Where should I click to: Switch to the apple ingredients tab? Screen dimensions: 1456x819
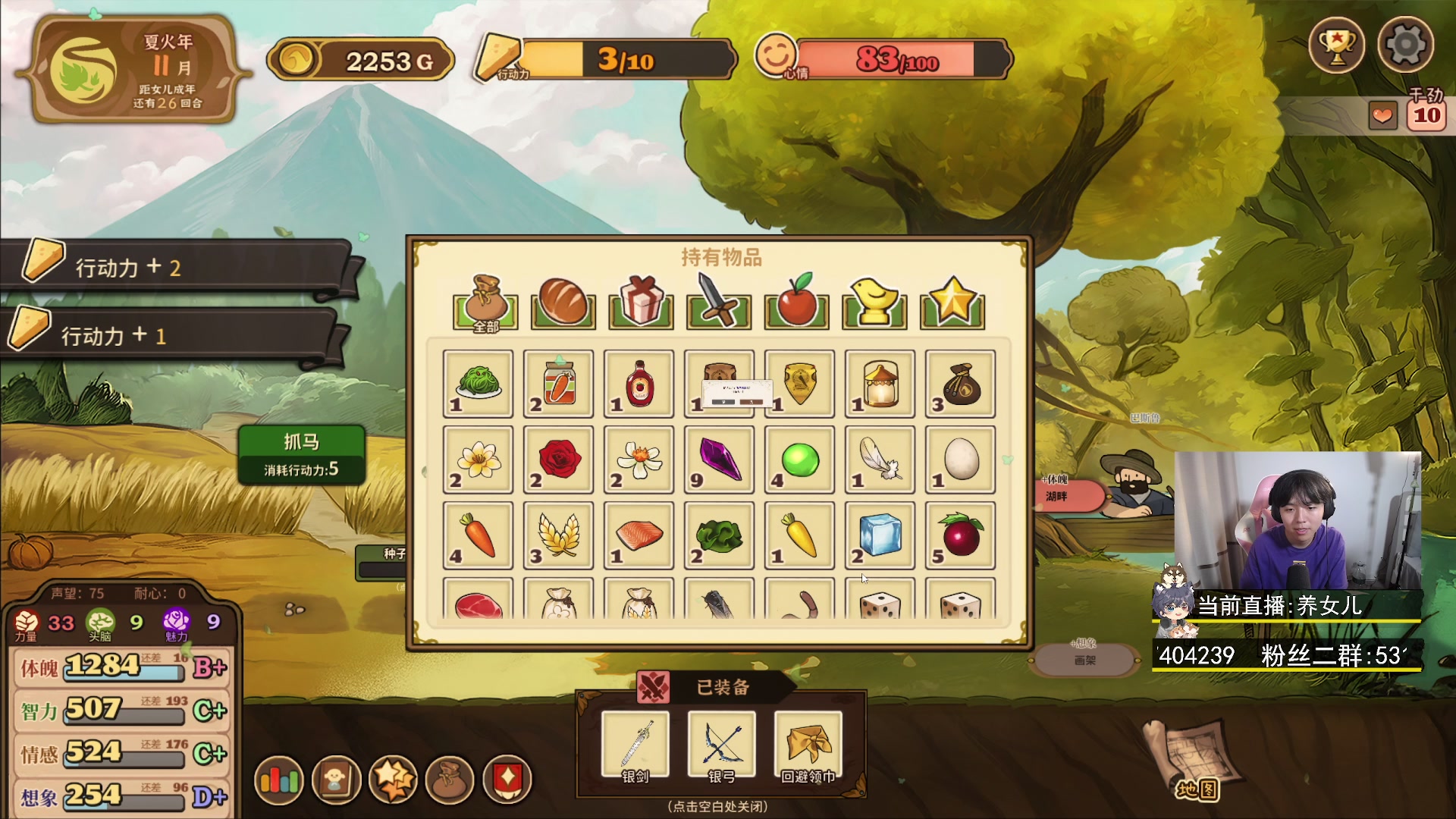pos(796,303)
